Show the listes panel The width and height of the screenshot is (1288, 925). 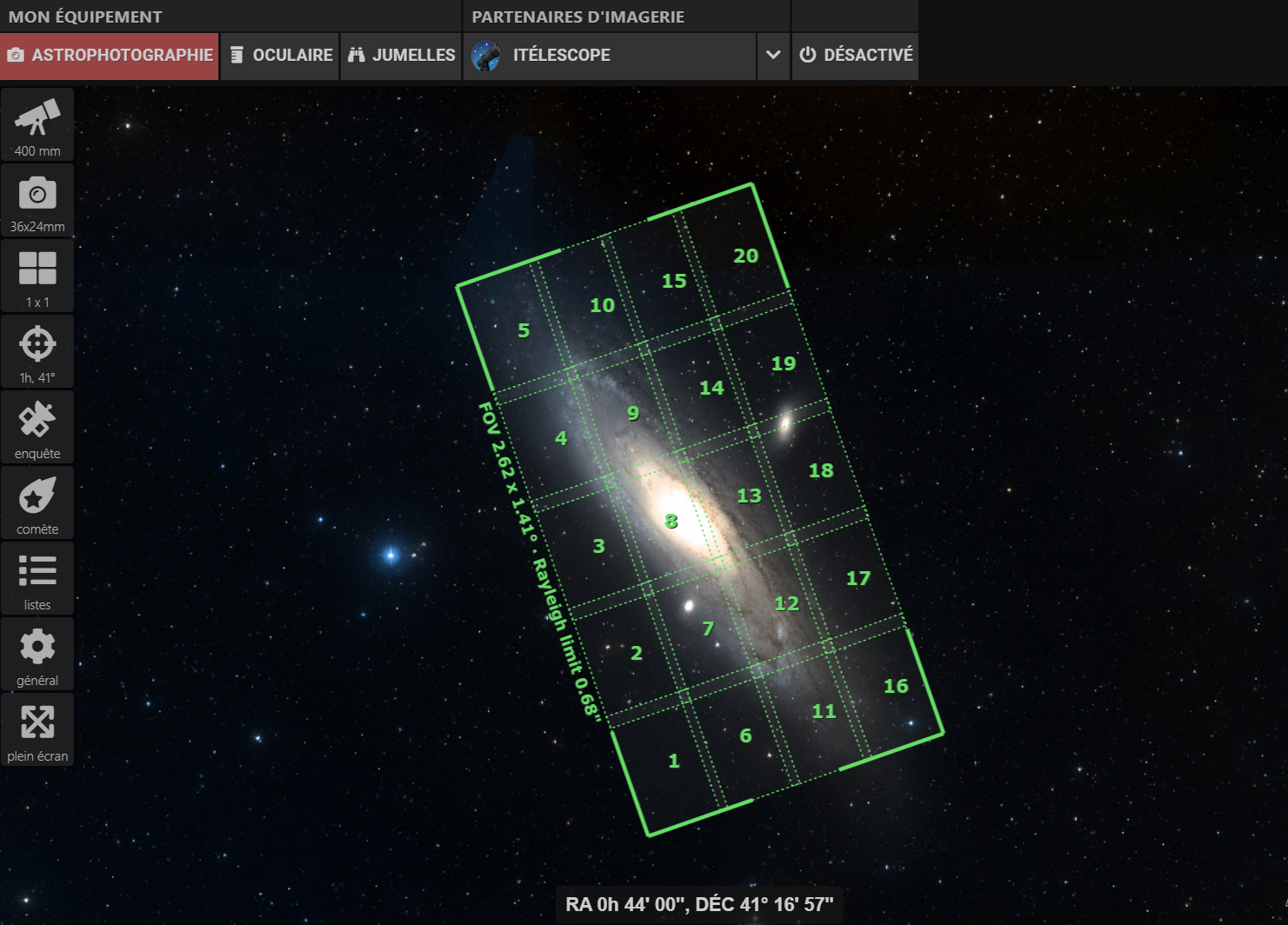tap(37, 578)
